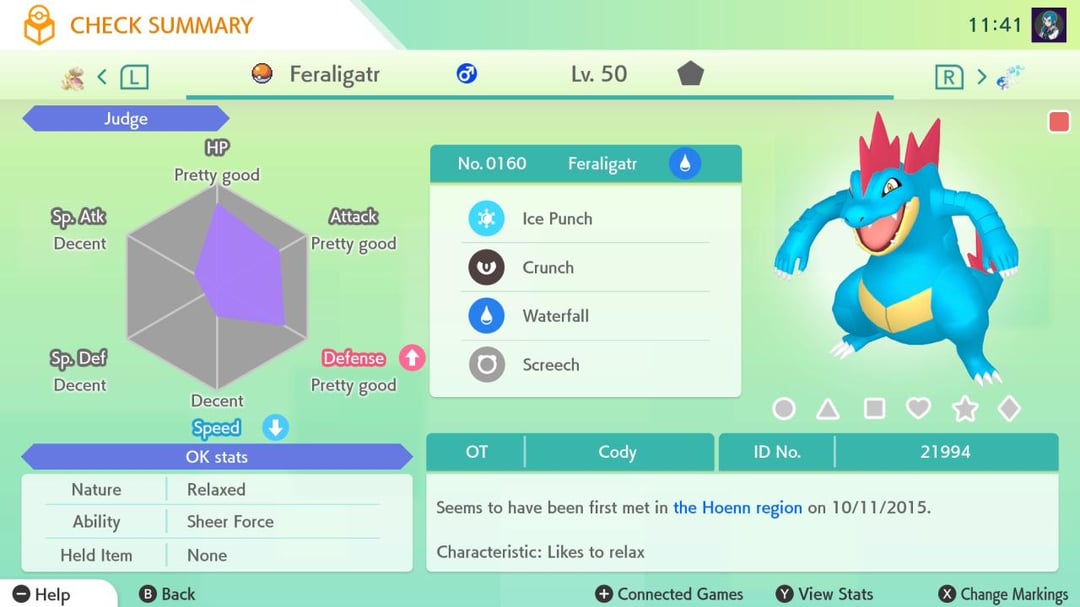Open Change Markings option
This screenshot has height=607, width=1080.
click(x=1004, y=594)
